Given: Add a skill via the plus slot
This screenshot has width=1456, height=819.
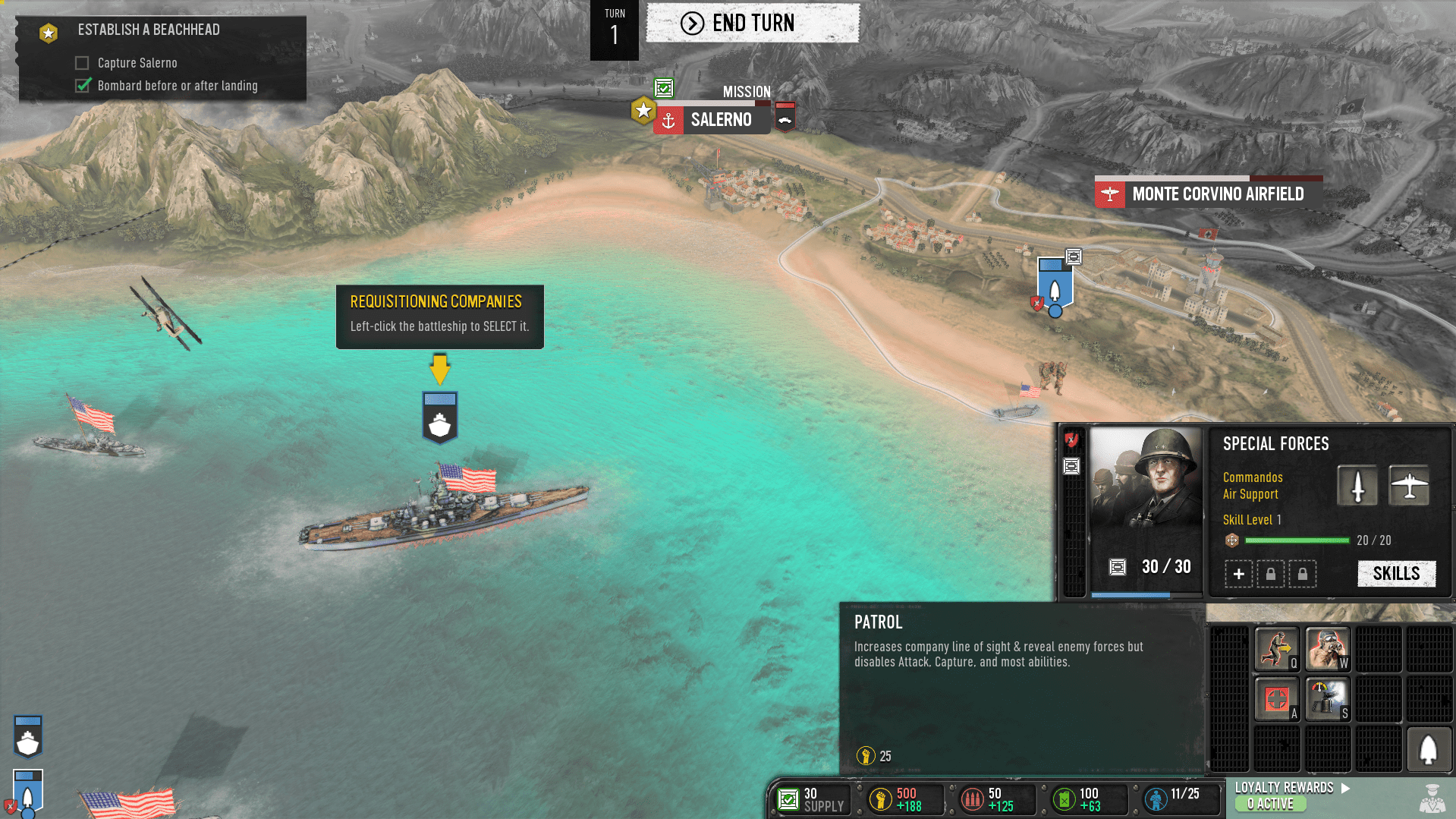Looking at the screenshot, I should coord(1238,574).
